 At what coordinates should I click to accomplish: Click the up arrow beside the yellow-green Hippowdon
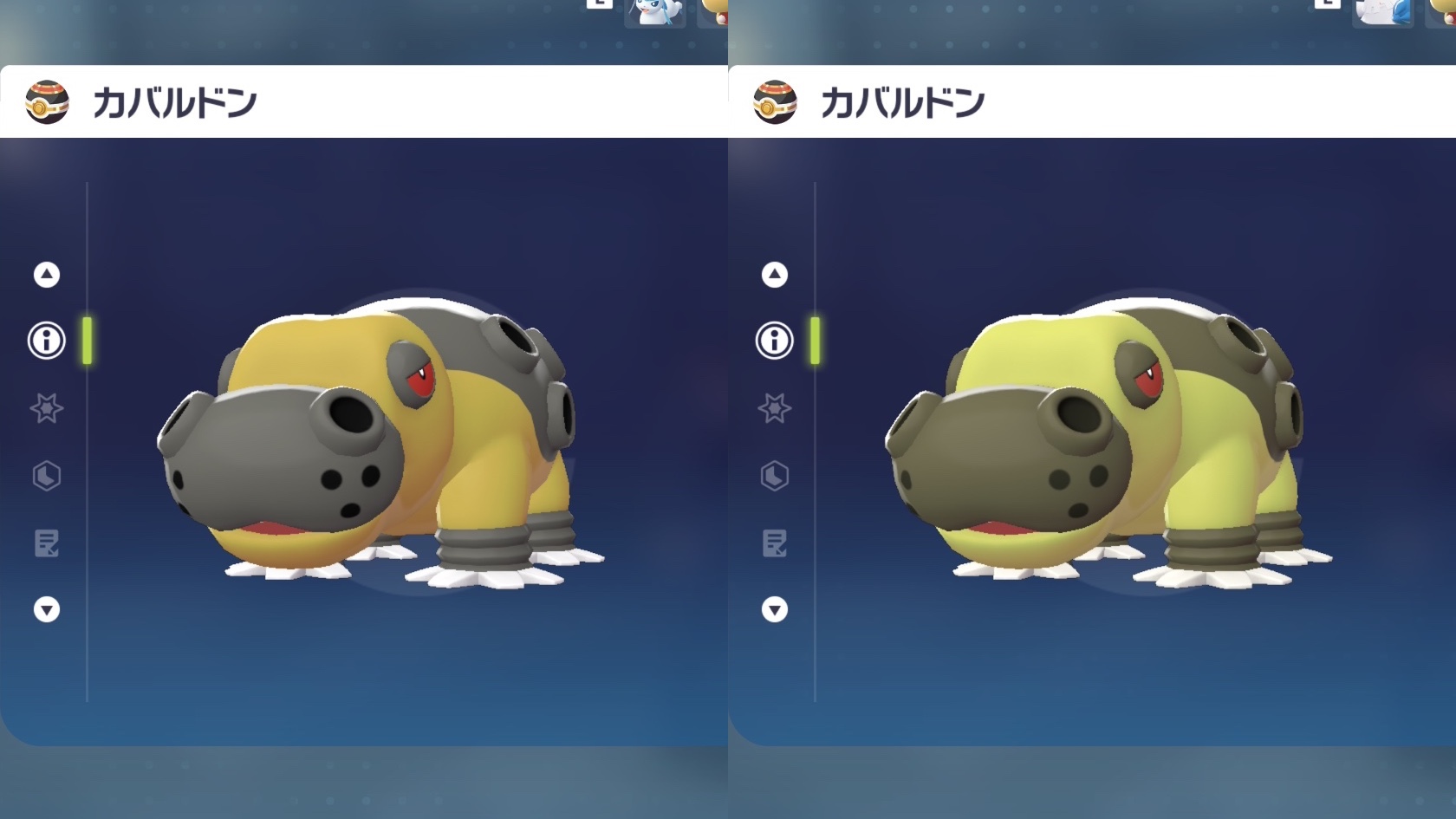[775, 275]
